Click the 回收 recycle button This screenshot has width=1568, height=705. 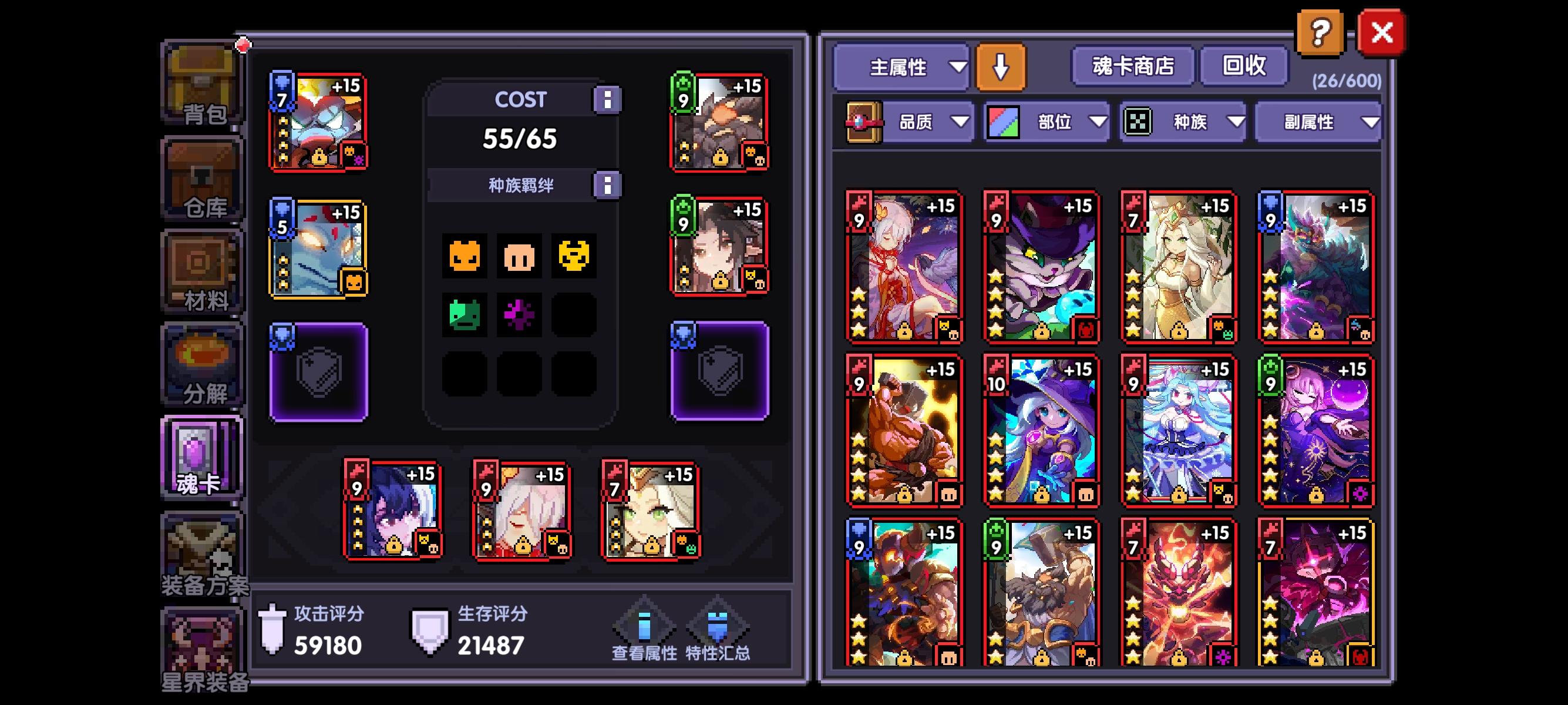(1243, 67)
